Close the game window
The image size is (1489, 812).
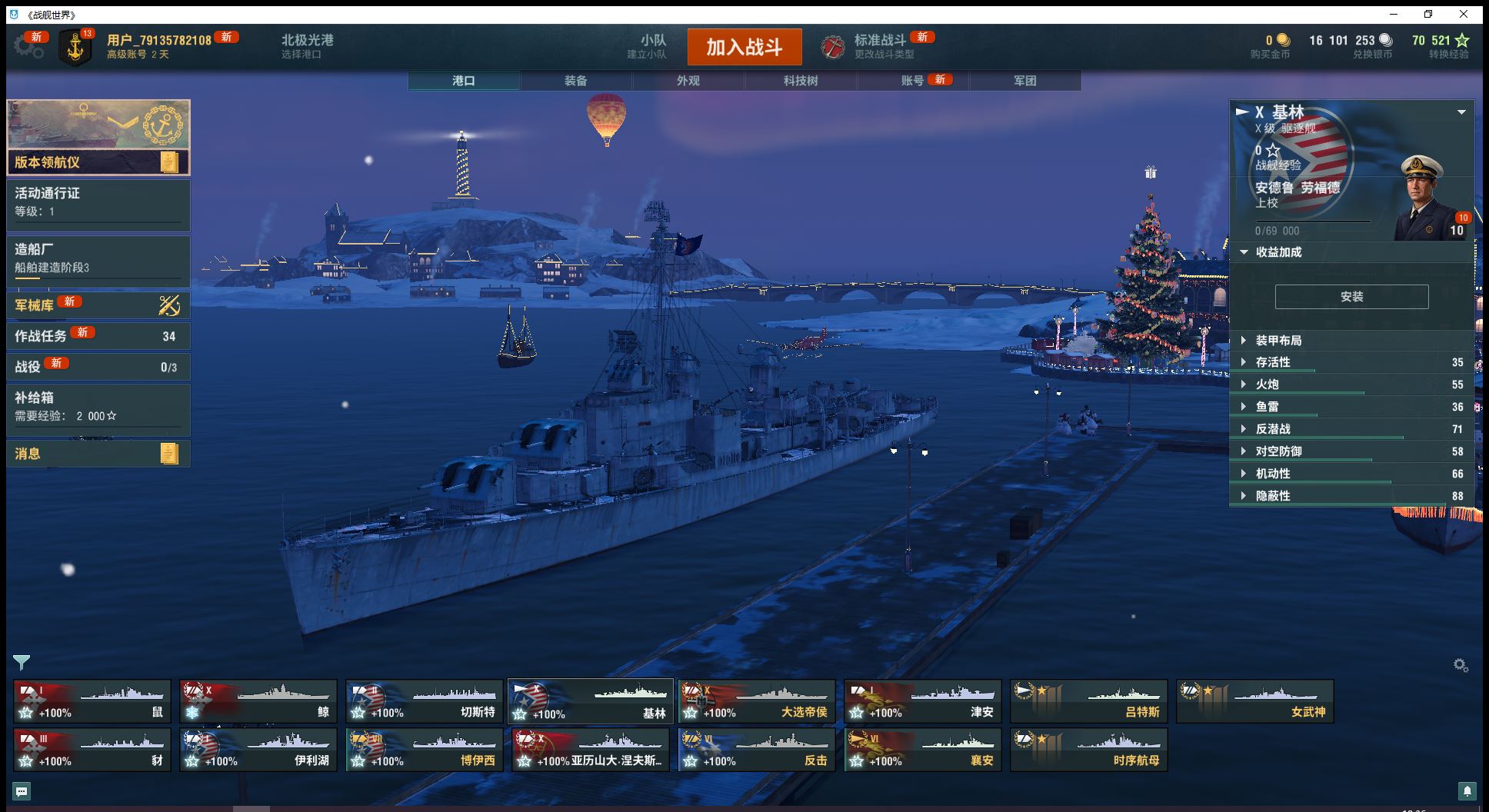coord(1464,14)
